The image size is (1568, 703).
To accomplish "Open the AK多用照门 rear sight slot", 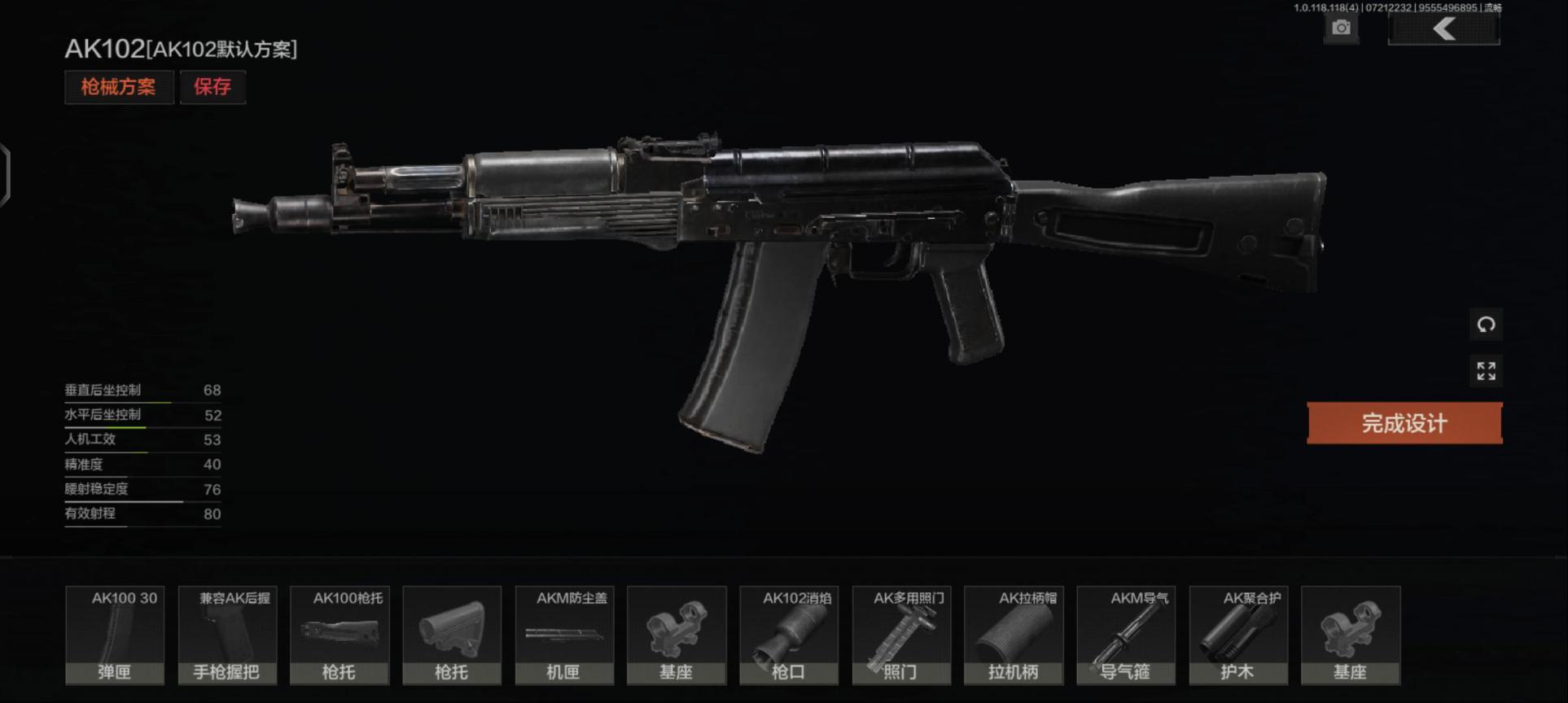I will coord(901,635).
